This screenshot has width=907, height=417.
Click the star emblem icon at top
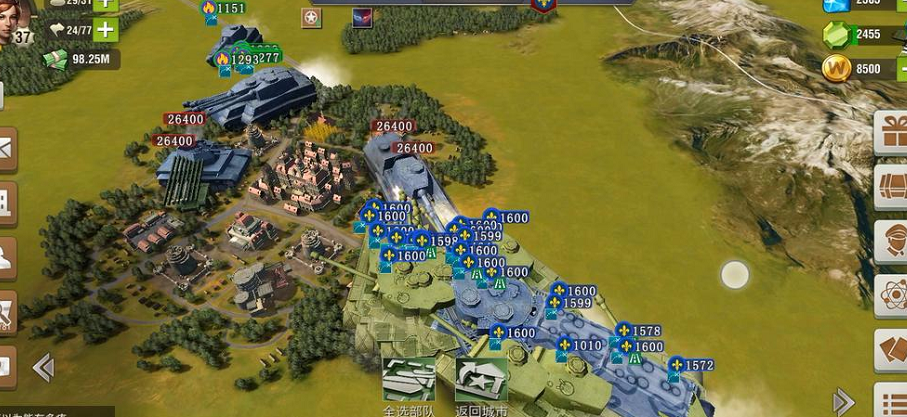[312, 19]
